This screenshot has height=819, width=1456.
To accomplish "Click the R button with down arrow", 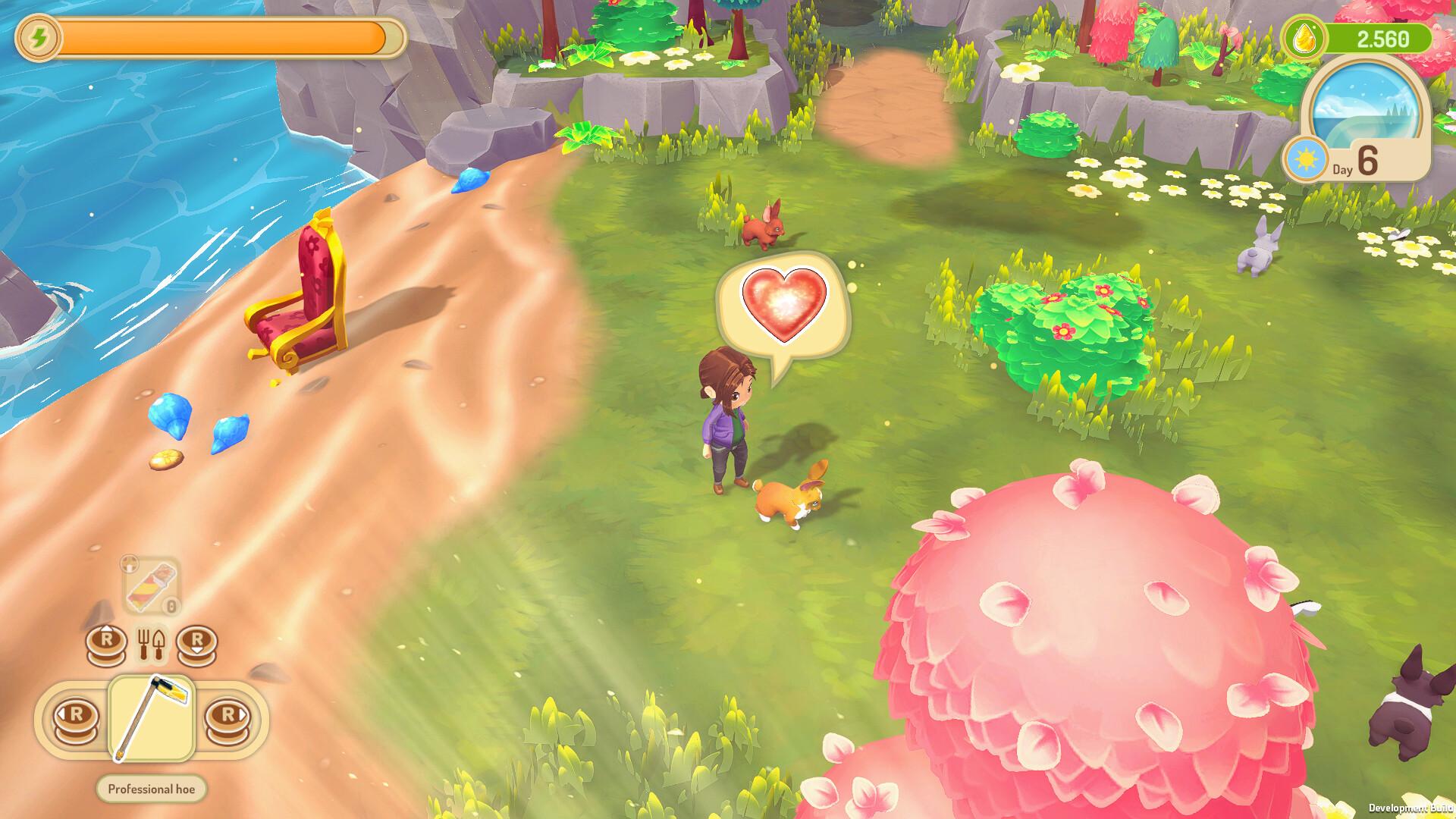I will click(196, 640).
